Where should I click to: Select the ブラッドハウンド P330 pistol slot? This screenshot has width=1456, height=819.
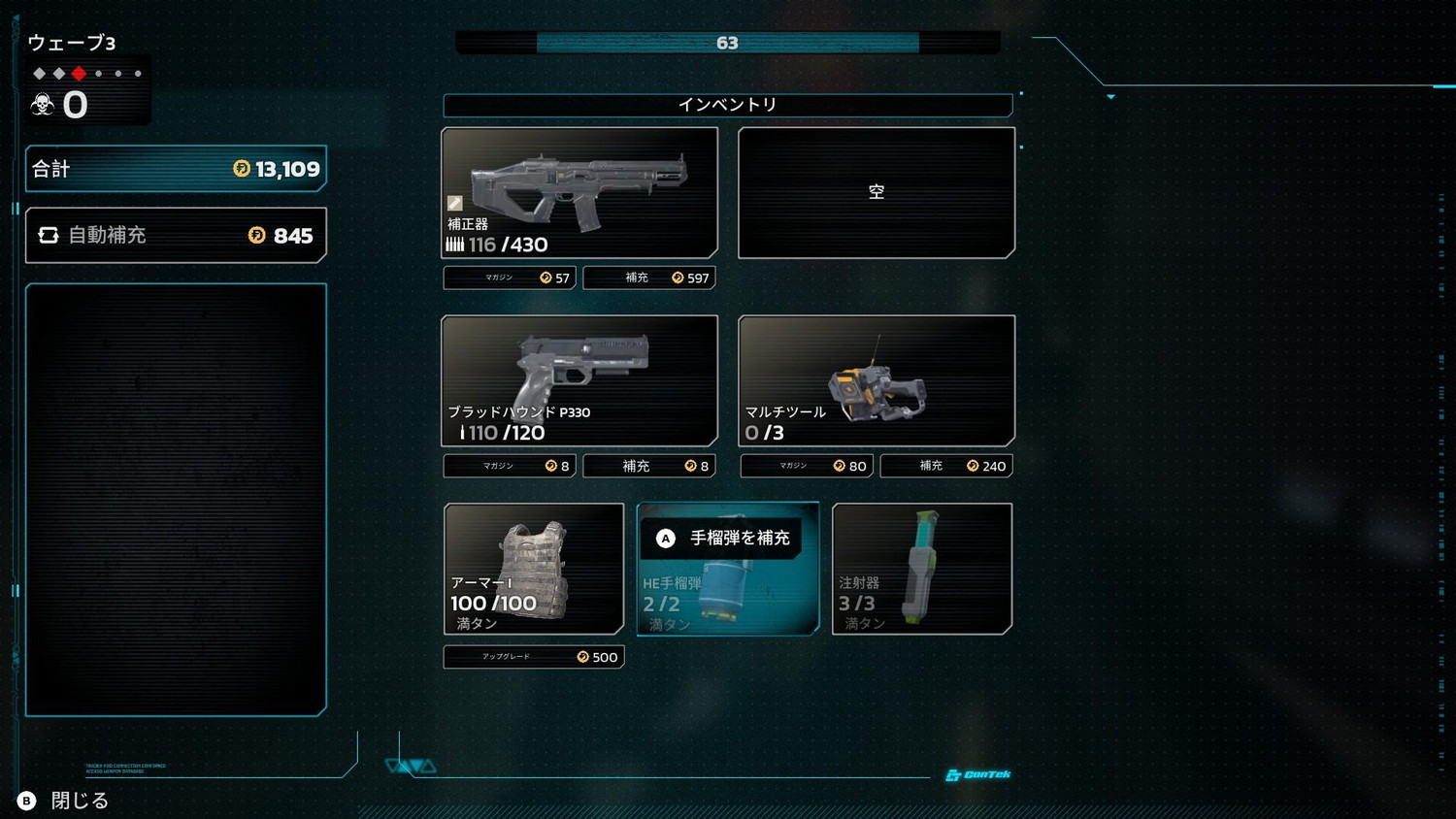pos(579,380)
